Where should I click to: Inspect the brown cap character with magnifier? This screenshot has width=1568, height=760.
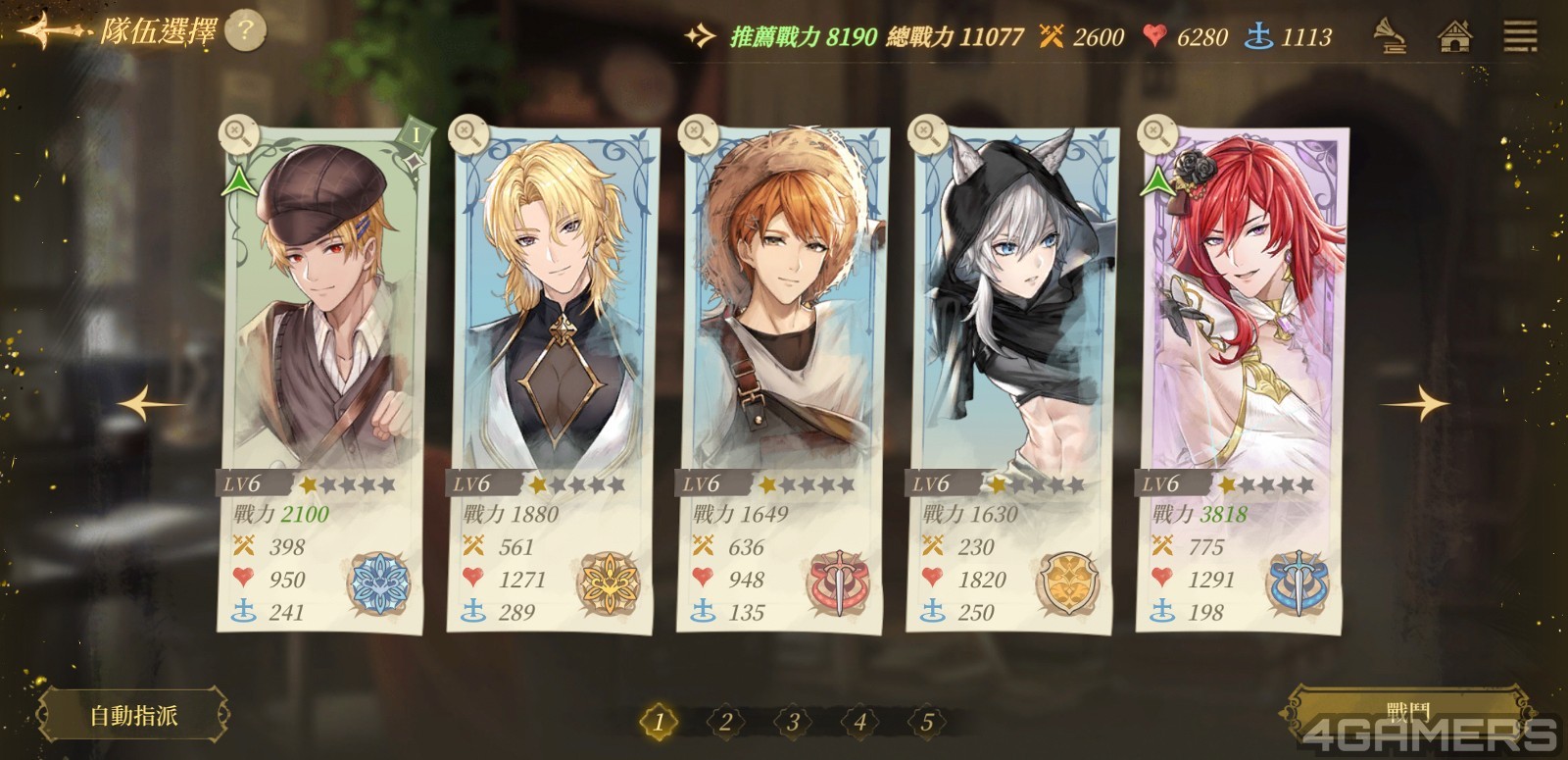[x=237, y=132]
